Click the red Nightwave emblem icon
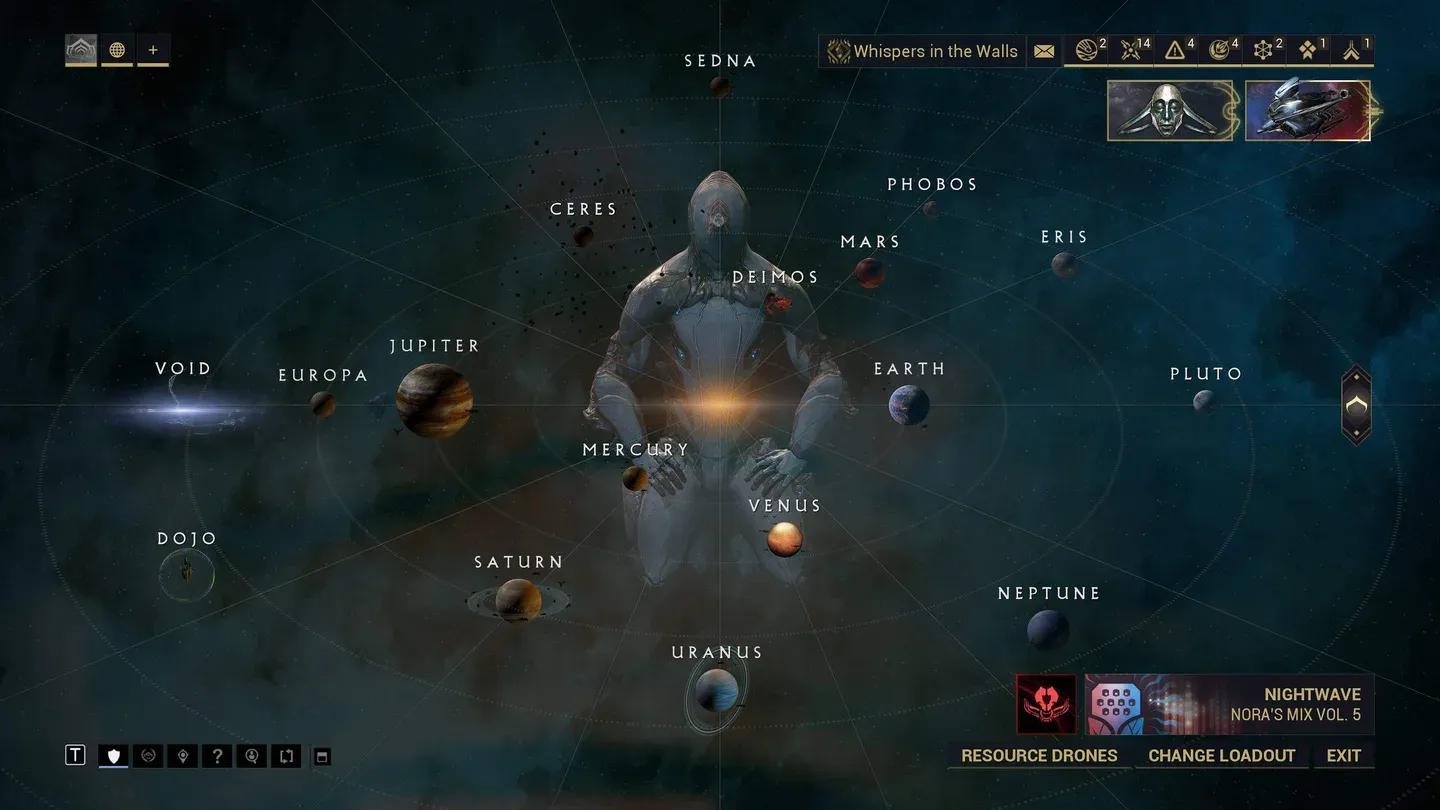The height and width of the screenshot is (810, 1440). point(1044,704)
